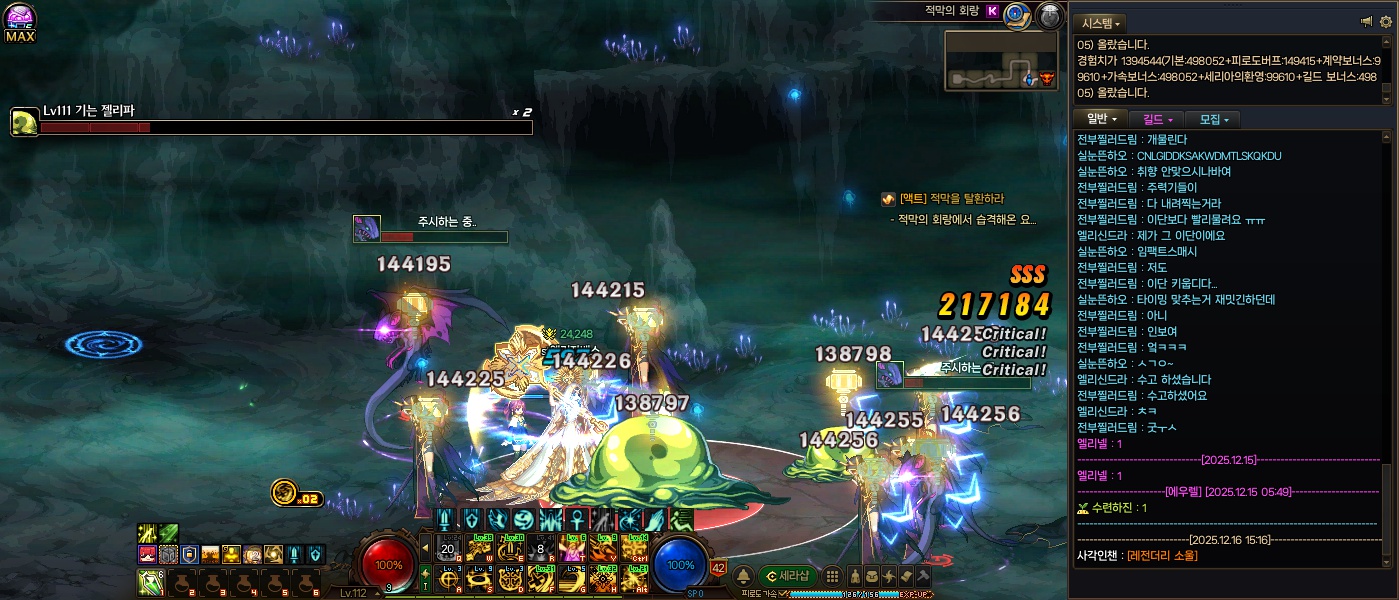Screen dimensions: 1399x600
Task: Select the 적막을 탈환하라 quest tracker
Action: (950, 199)
